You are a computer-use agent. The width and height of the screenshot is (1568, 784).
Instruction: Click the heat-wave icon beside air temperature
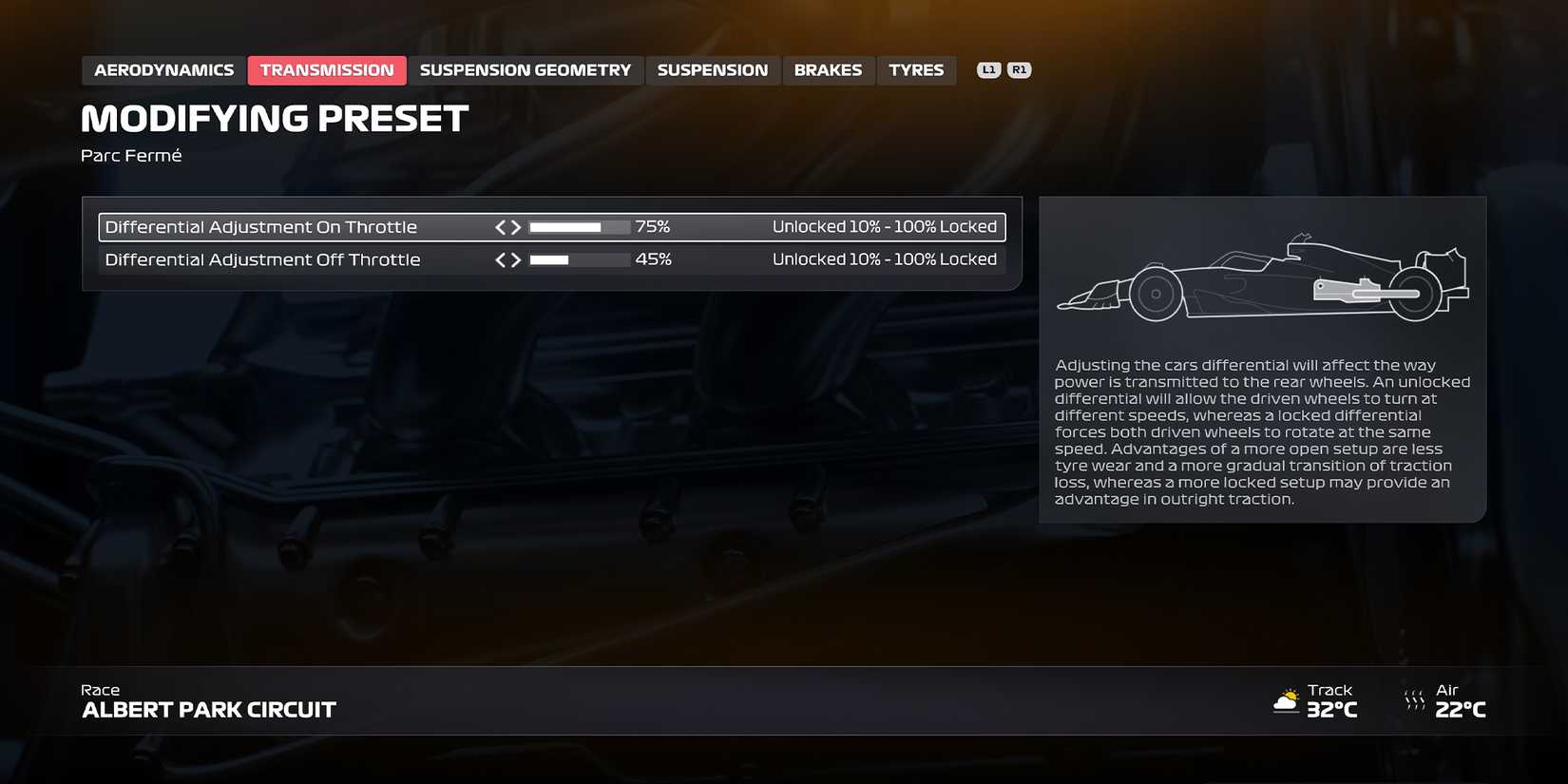coord(1413,700)
